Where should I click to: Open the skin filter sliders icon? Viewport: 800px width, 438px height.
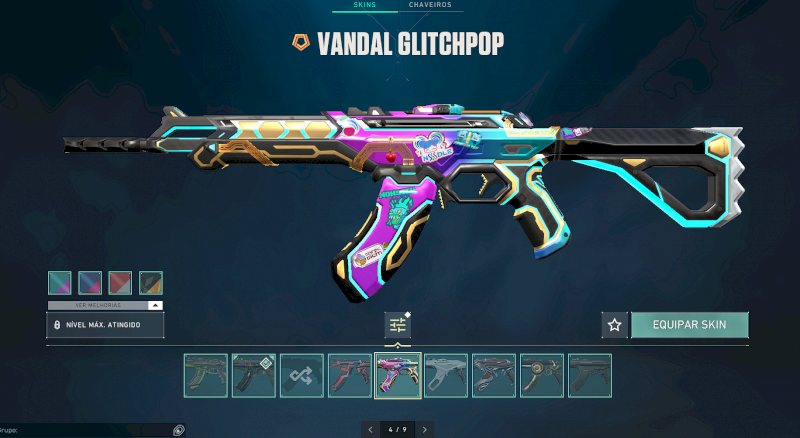(x=398, y=325)
